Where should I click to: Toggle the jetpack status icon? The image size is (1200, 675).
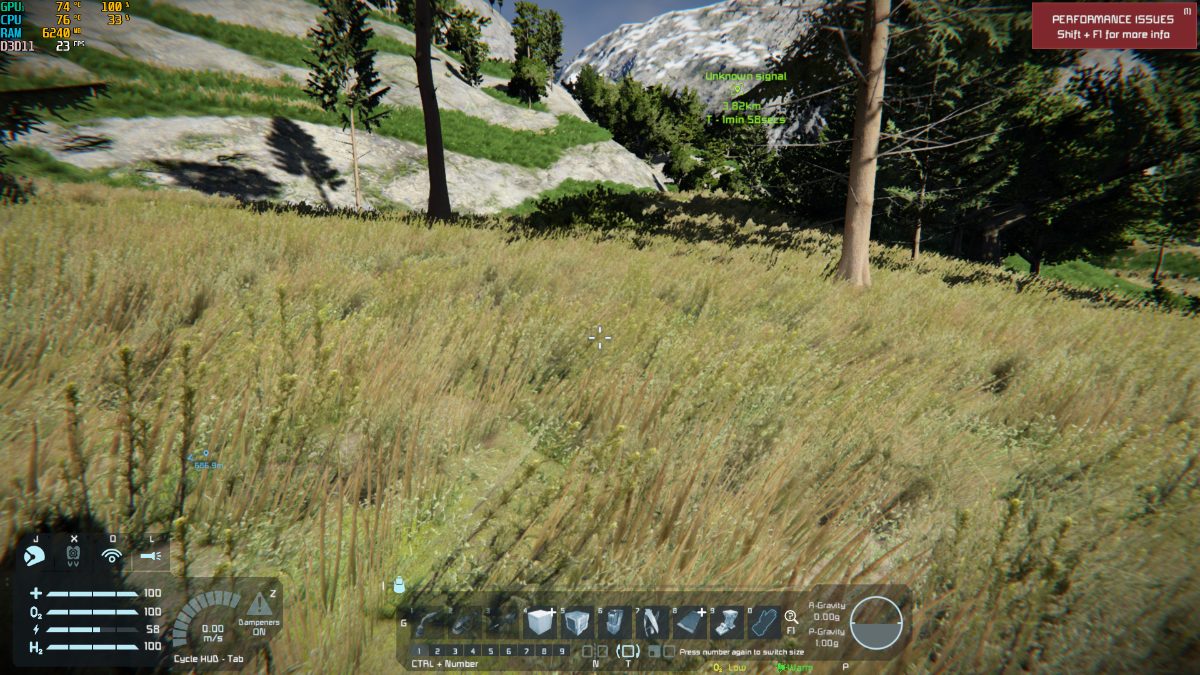pyautogui.click(x=73, y=554)
